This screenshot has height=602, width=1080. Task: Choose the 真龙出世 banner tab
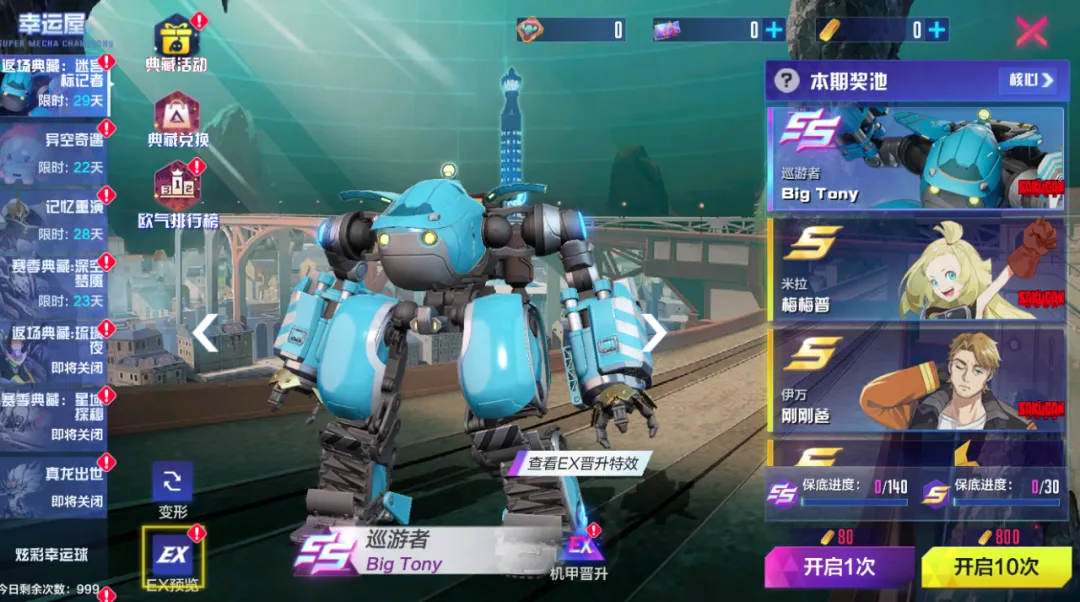[x=55, y=486]
